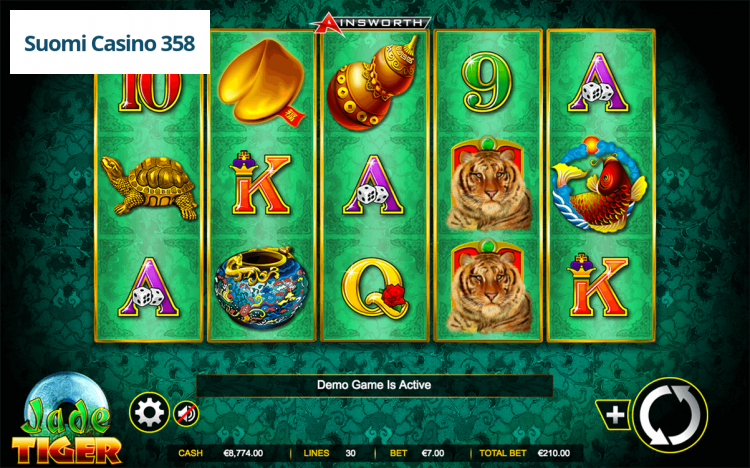Open the gear settings menu

pyautogui.click(x=149, y=411)
